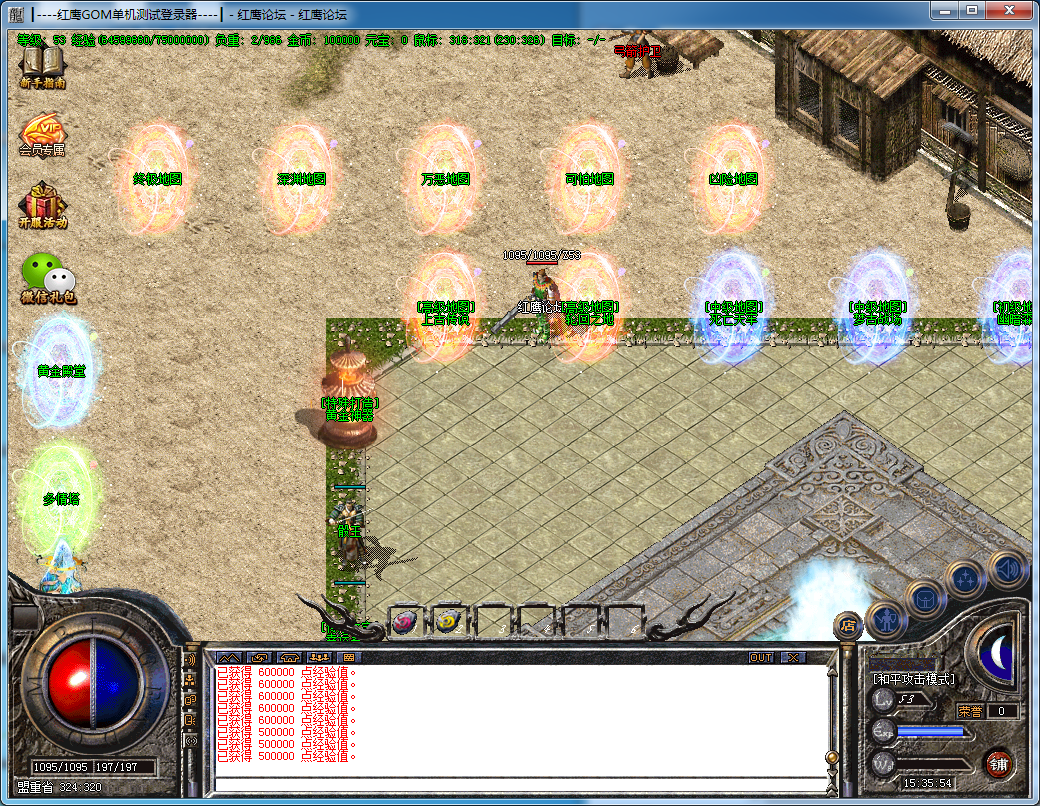
Task: Open the 店 shop round button
Action: coord(848,625)
